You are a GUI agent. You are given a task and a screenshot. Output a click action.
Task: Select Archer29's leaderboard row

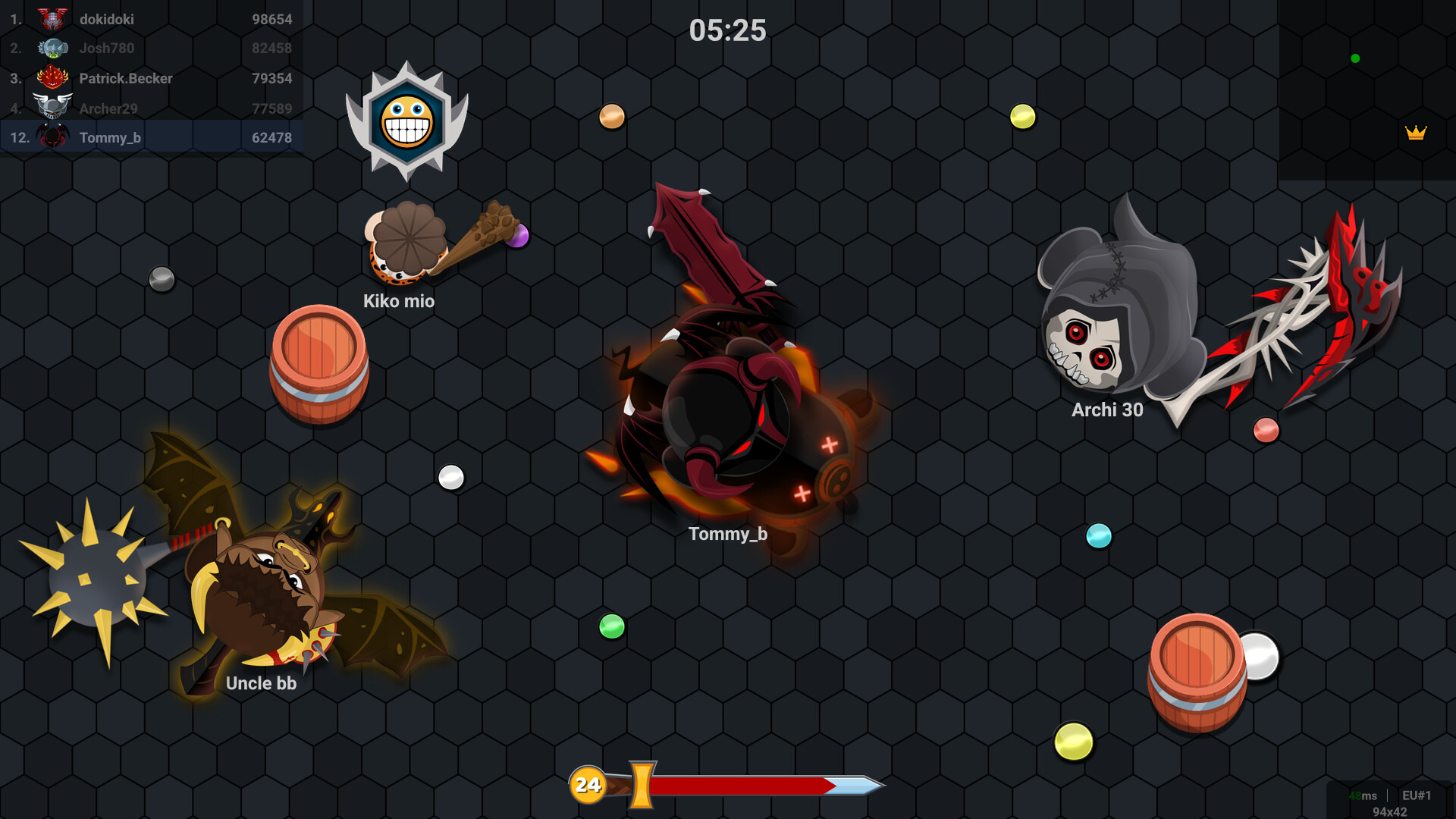(x=151, y=108)
